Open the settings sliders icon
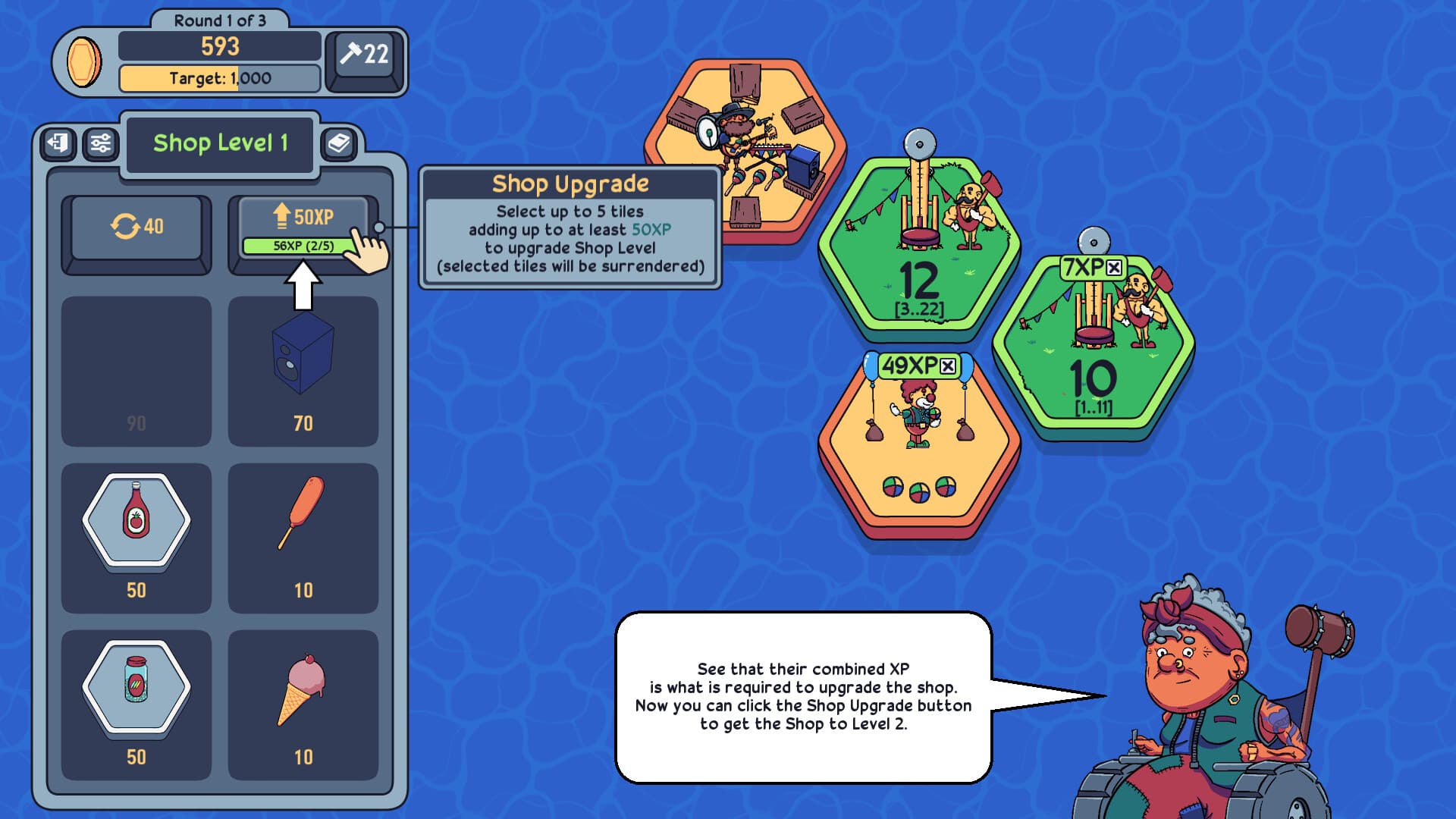This screenshot has width=1456, height=819. pos(102,141)
